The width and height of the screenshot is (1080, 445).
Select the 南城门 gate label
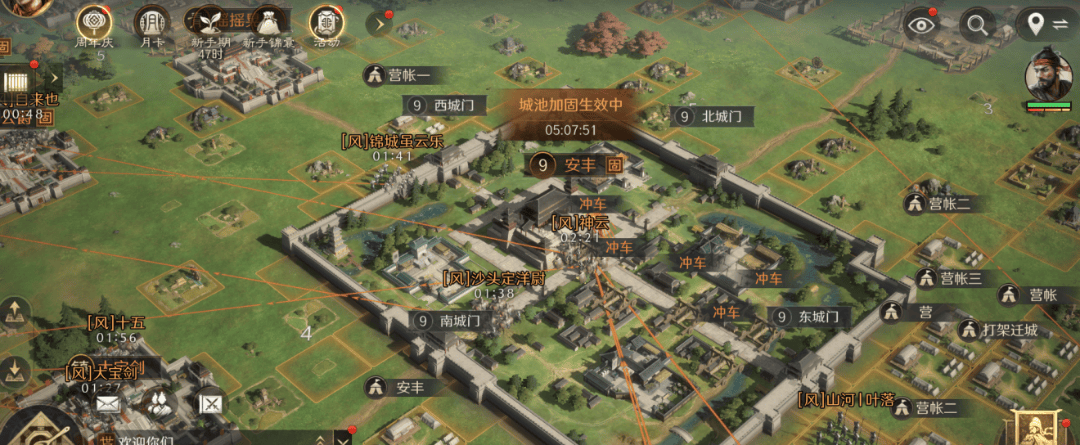449,321
